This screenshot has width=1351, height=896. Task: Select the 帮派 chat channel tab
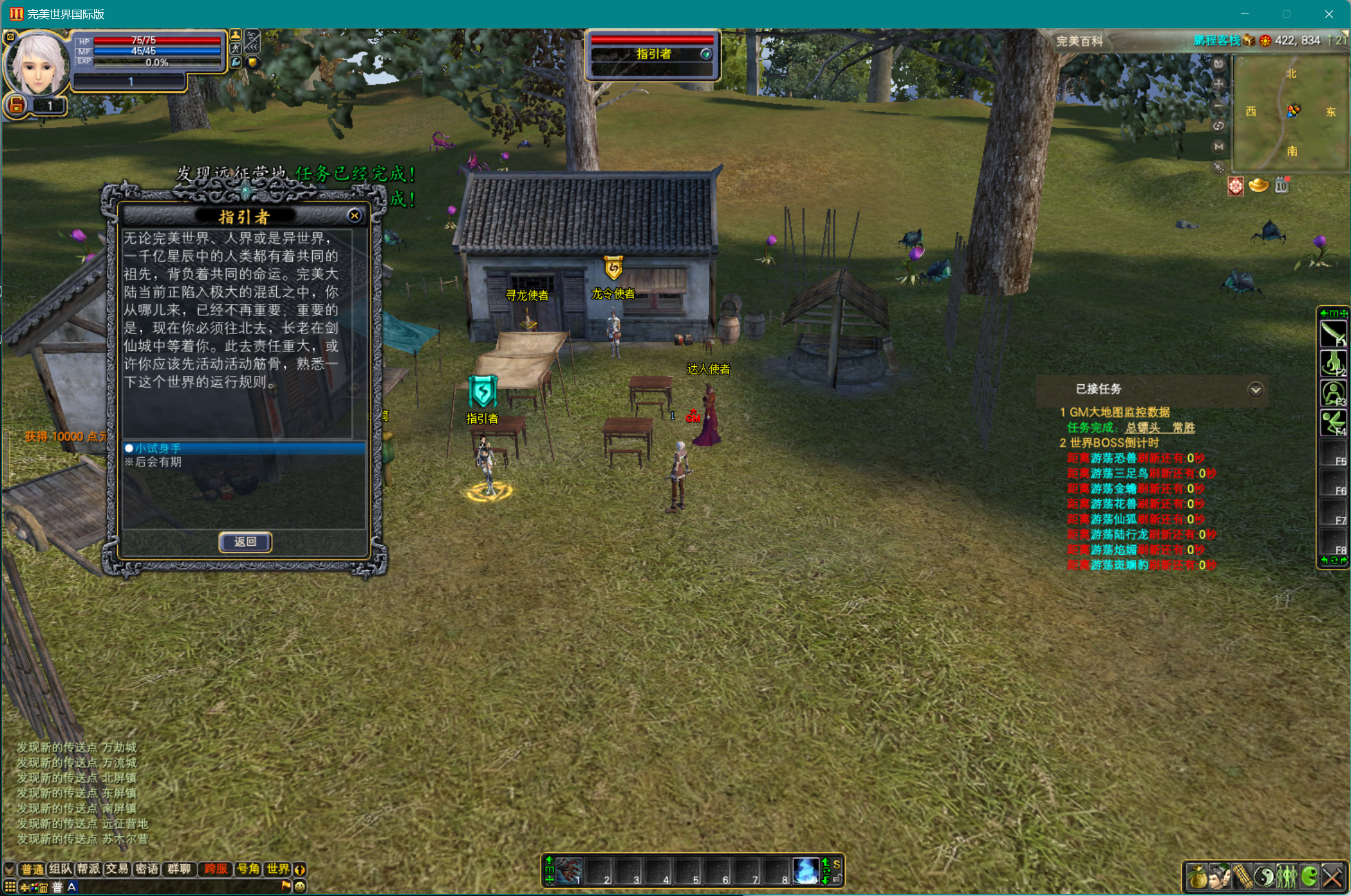[x=89, y=869]
